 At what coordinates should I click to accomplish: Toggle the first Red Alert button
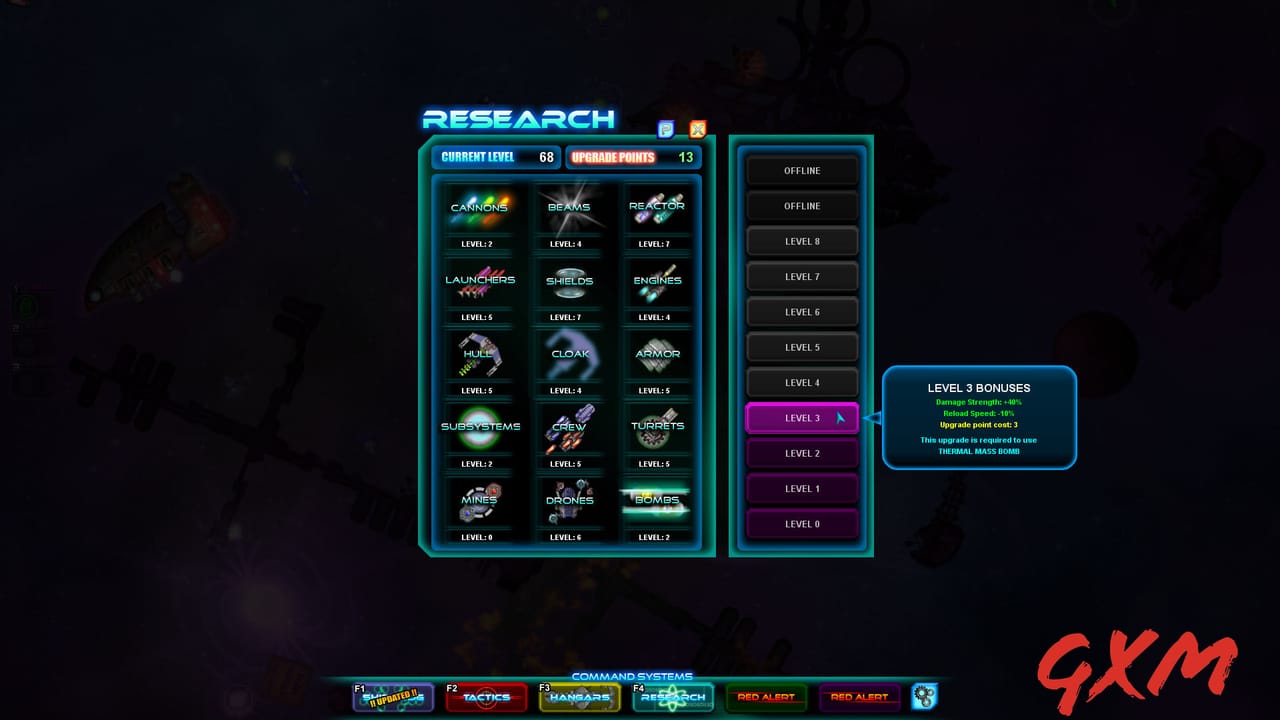[766, 697]
